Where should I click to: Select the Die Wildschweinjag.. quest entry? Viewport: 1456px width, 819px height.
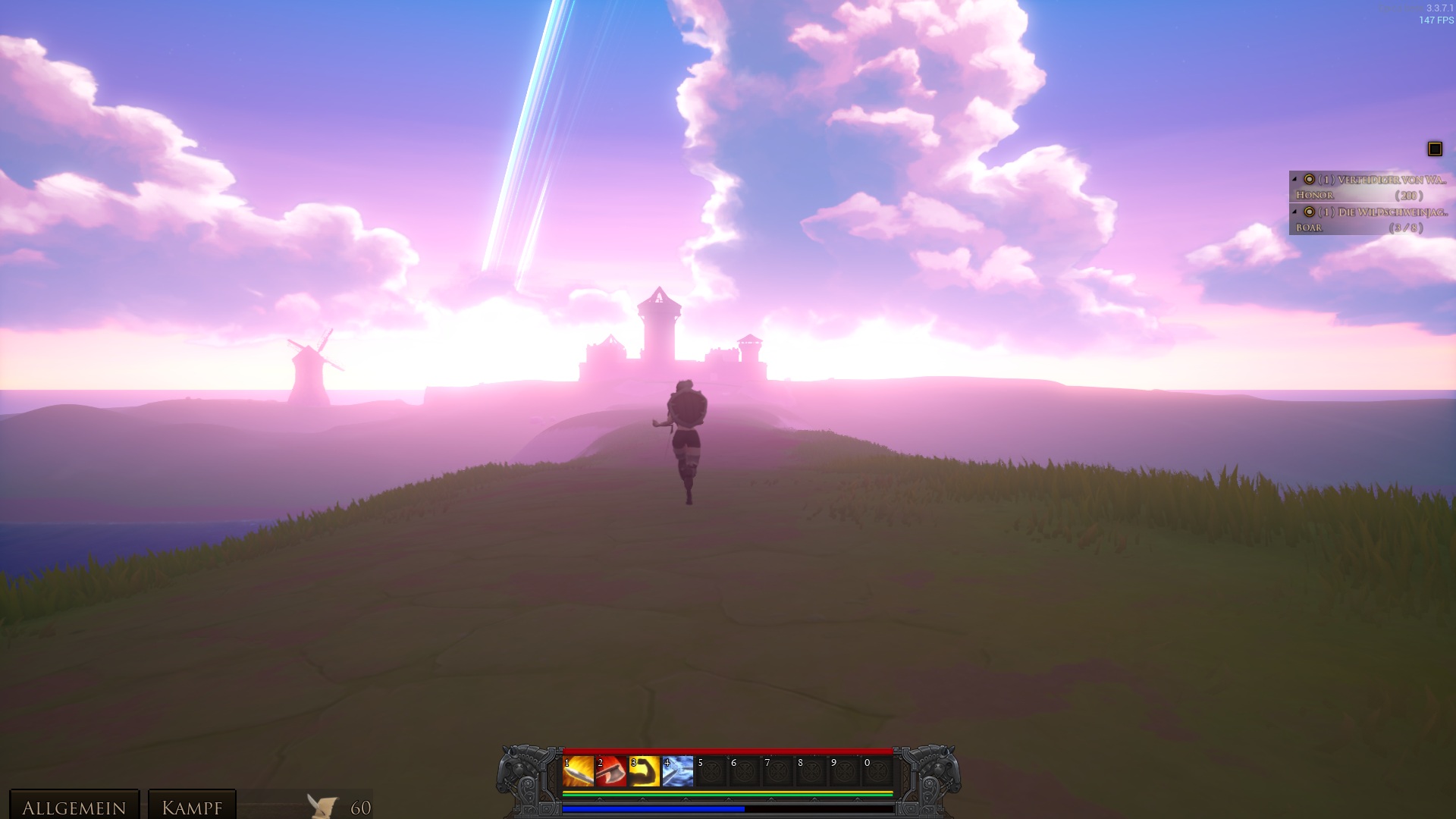1392,212
